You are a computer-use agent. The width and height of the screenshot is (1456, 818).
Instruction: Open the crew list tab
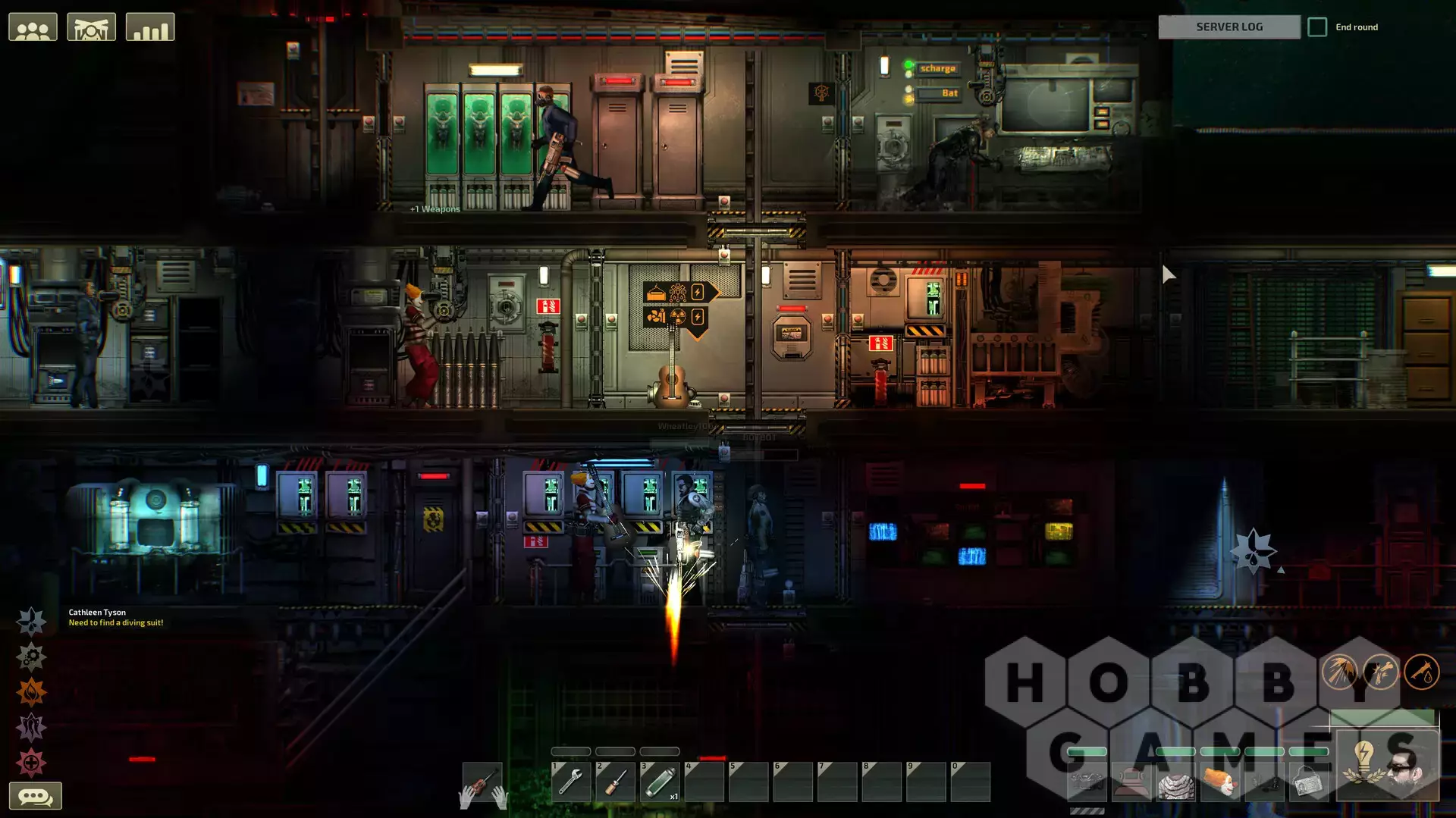click(33, 28)
